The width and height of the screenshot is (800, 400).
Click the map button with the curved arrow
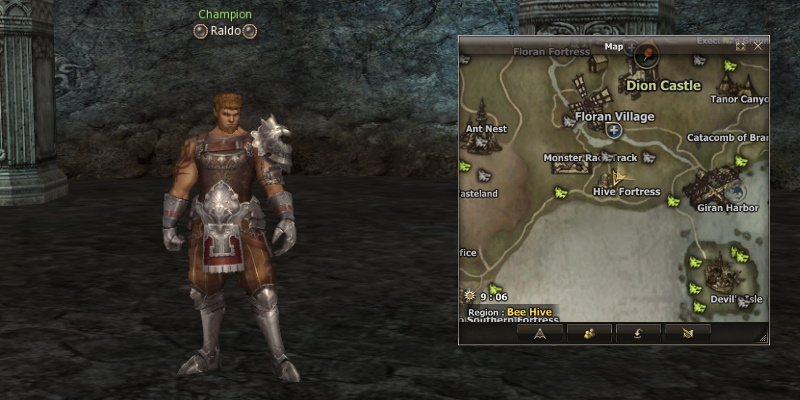coord(637,334)
